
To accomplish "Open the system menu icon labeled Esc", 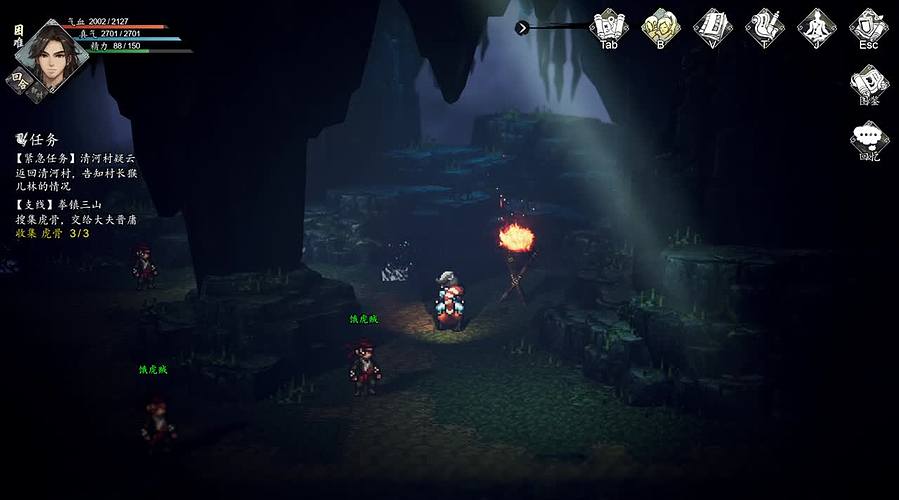I will click(869, 26).
